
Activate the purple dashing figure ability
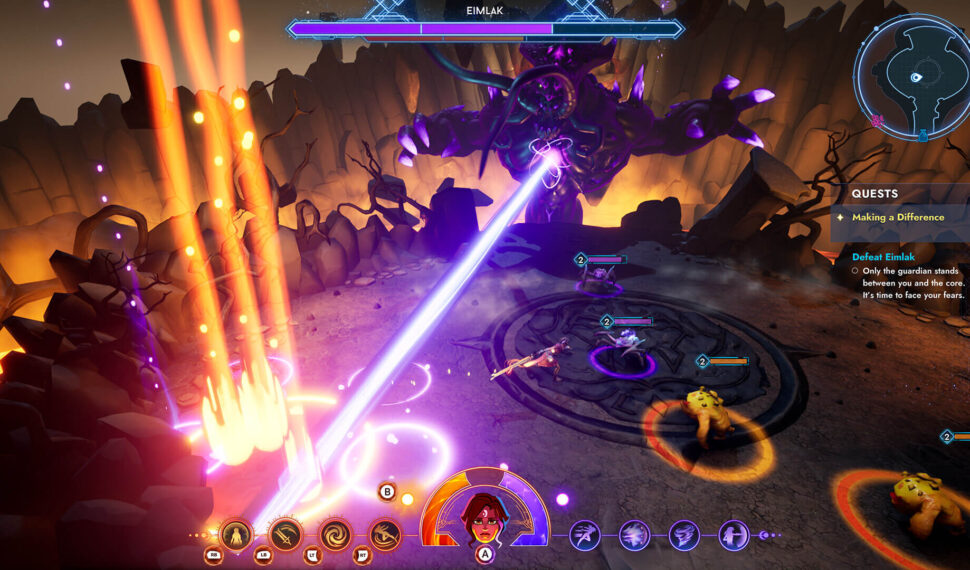[x=585, y=535]
